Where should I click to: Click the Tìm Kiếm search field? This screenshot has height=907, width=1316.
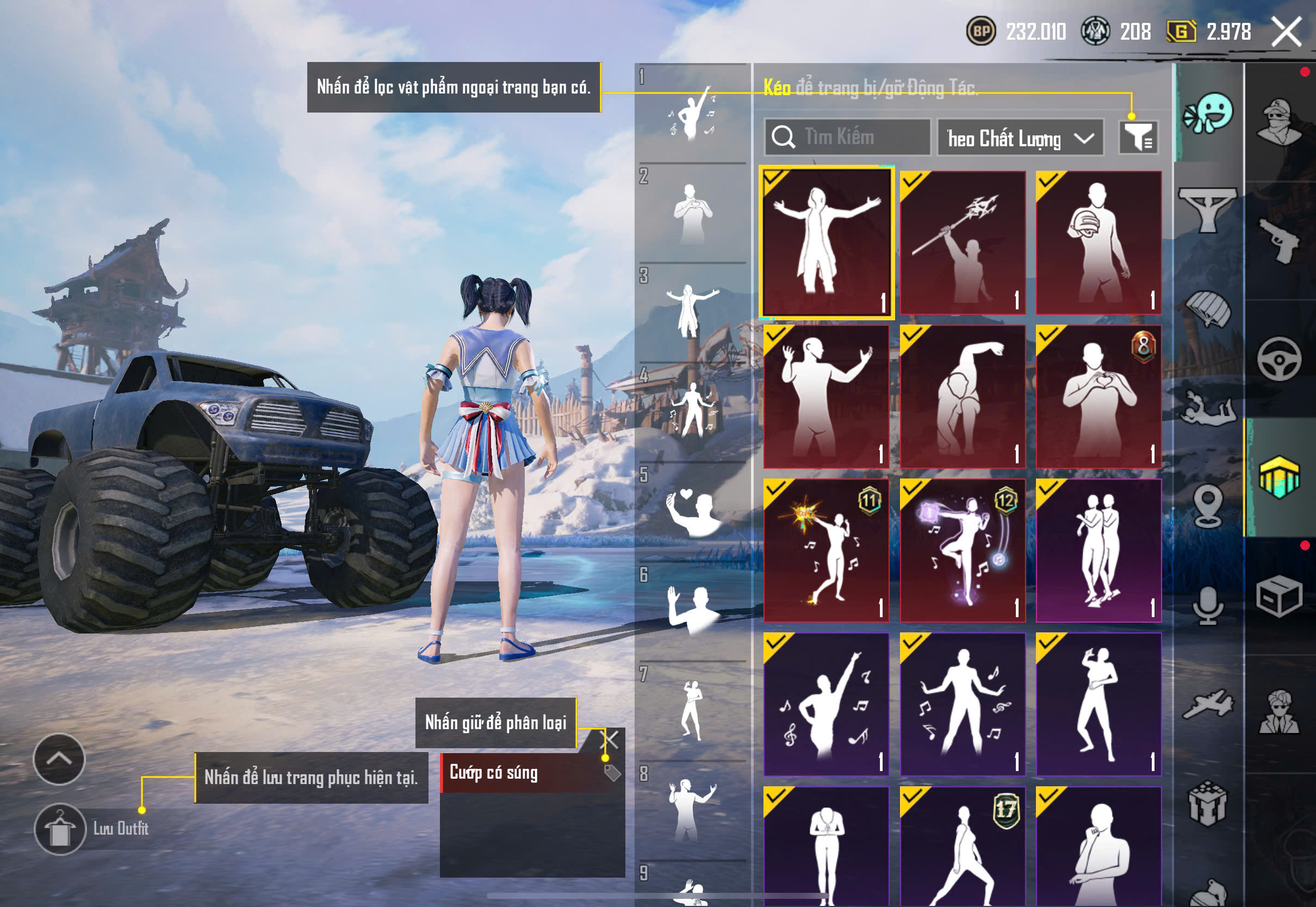(x=848, y=137)
